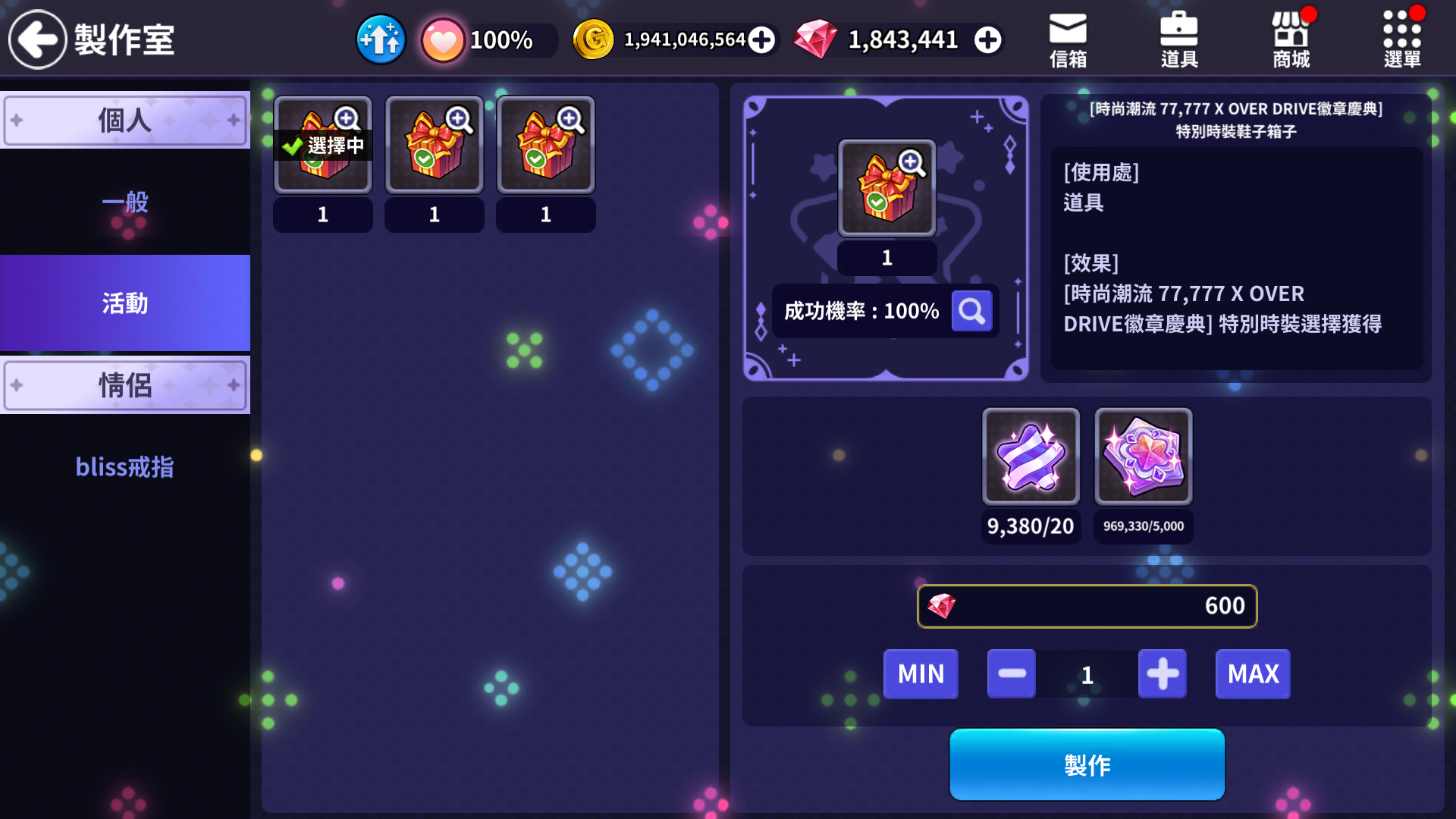Open the 信箱 mailbox
The width and height of the screenshot is (1456, 819).
coord(1068,39)
